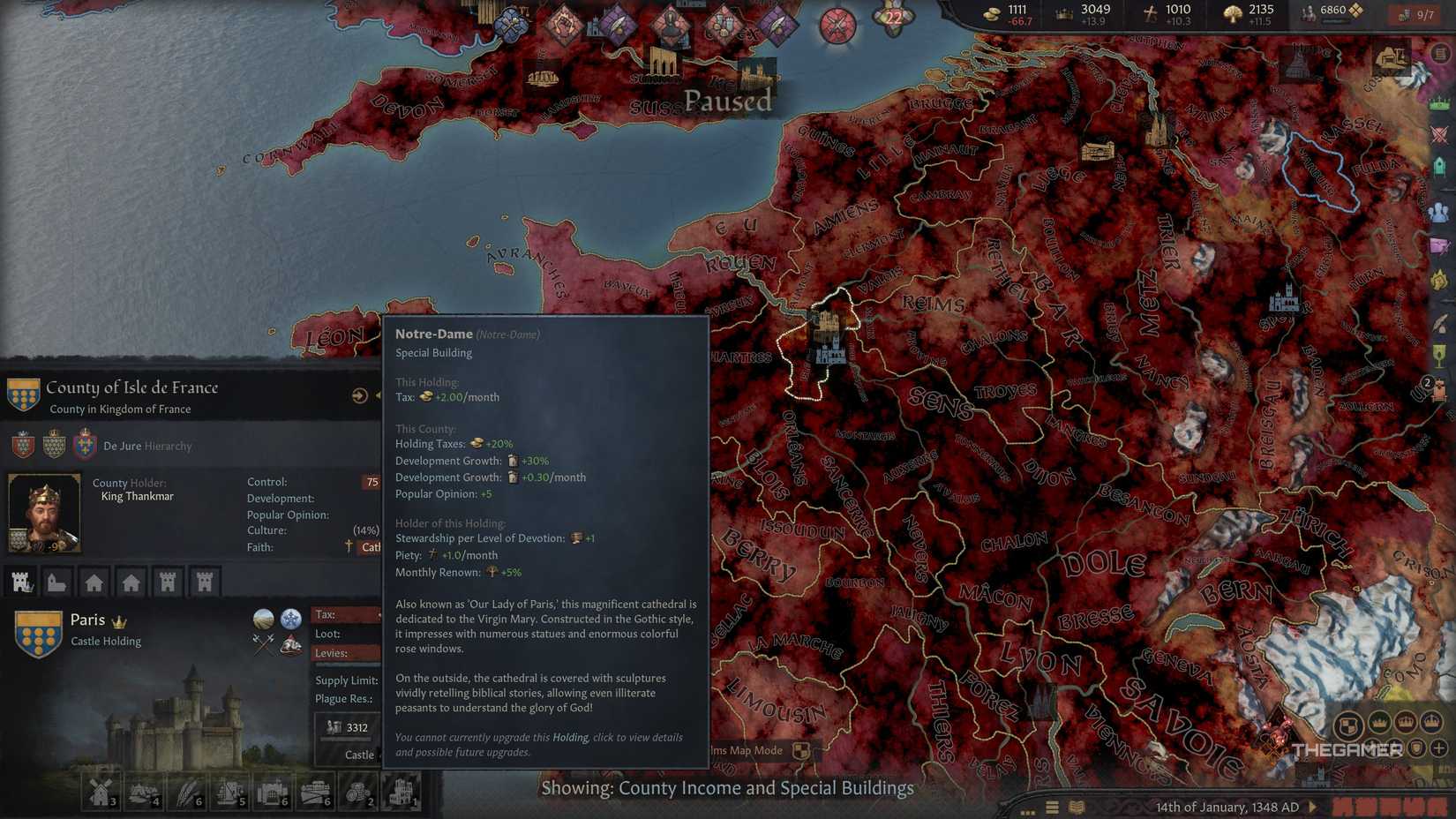Click the arrow beside County of Isle de France
The image size is (1456, 819).
(x=359, y=395)
